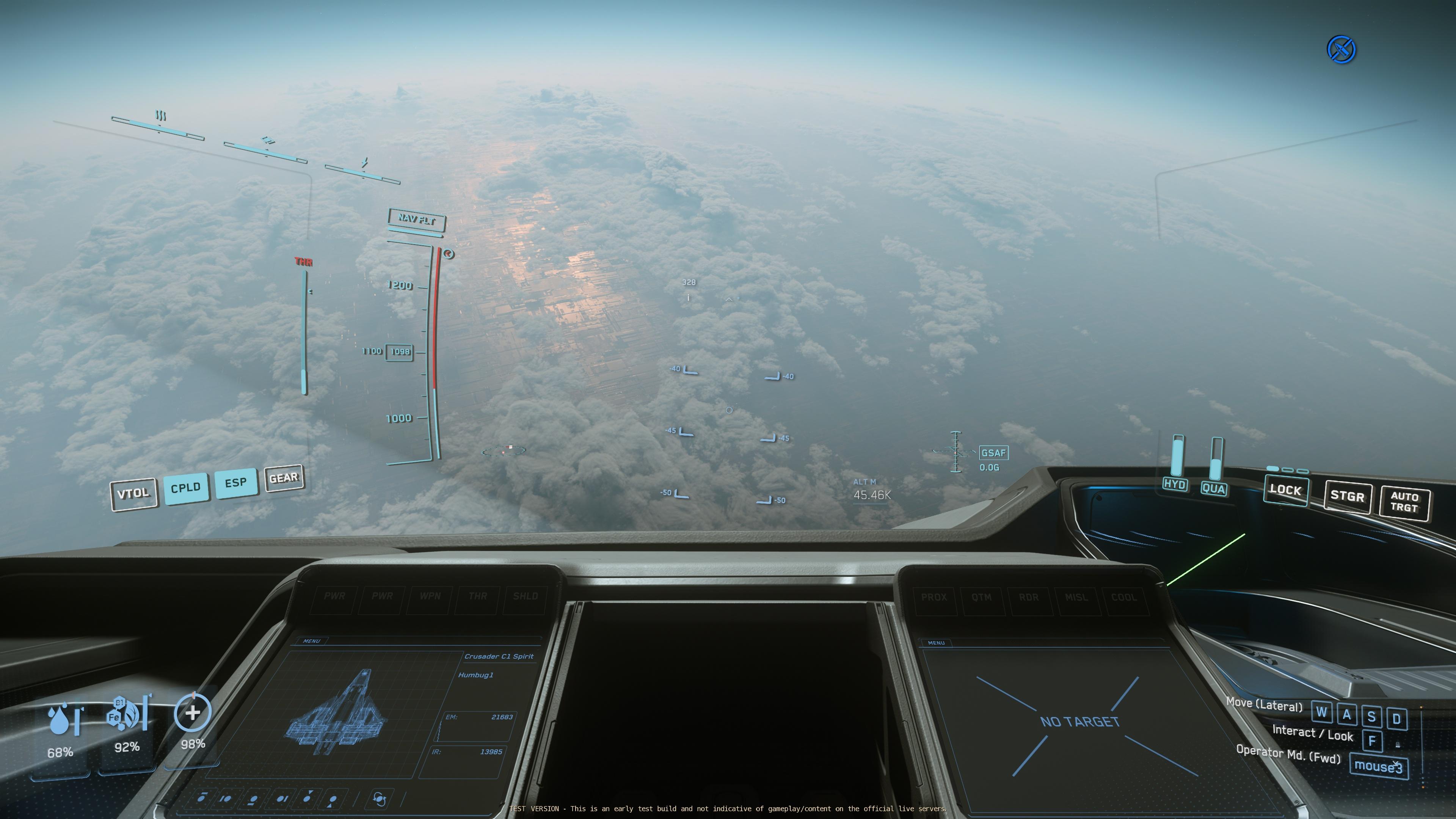
Task: Open MENU on the NO TARGET display
Action: (x=936, y=643)
